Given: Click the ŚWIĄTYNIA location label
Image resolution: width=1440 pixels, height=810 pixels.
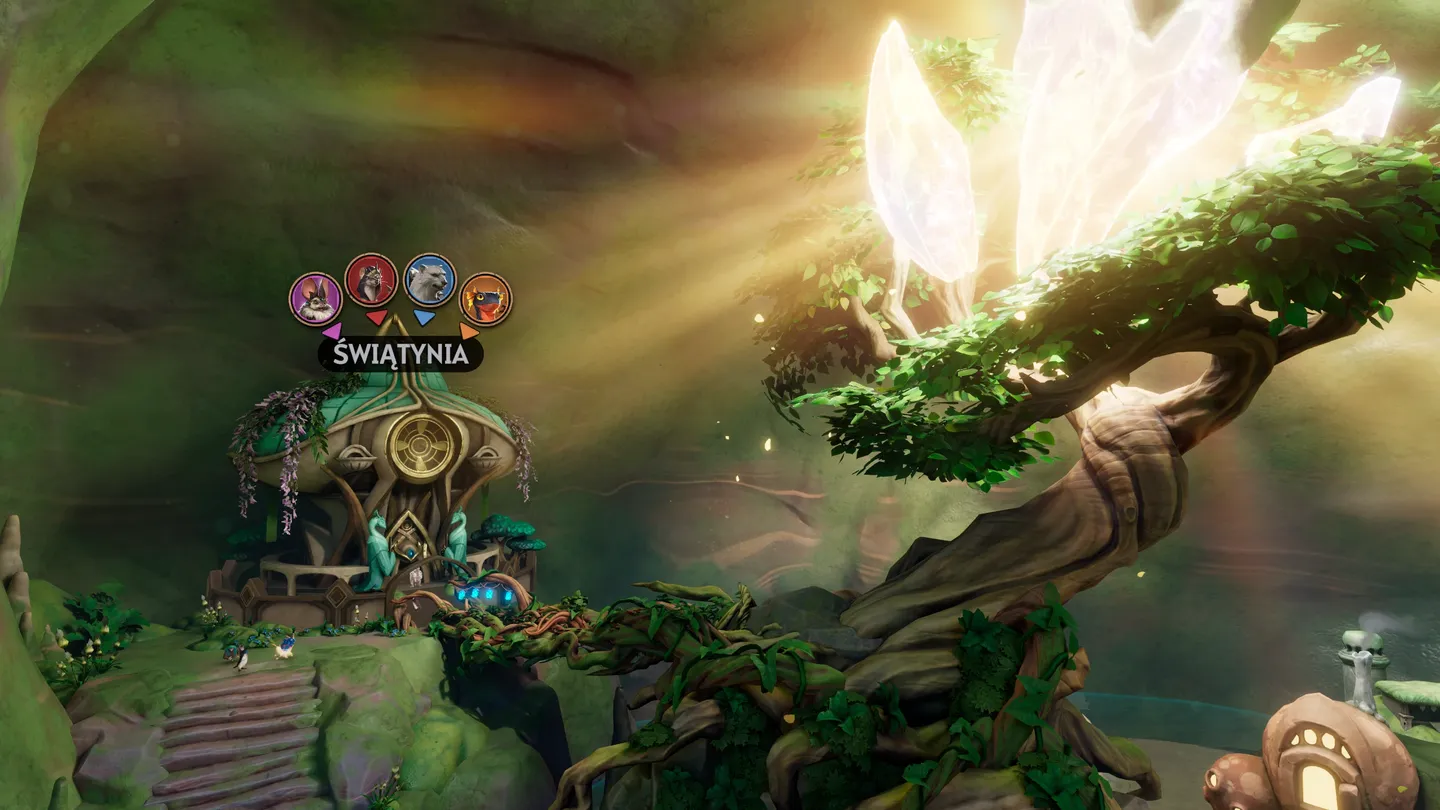Looking at the screenshot, I should [x=400, y=354].
